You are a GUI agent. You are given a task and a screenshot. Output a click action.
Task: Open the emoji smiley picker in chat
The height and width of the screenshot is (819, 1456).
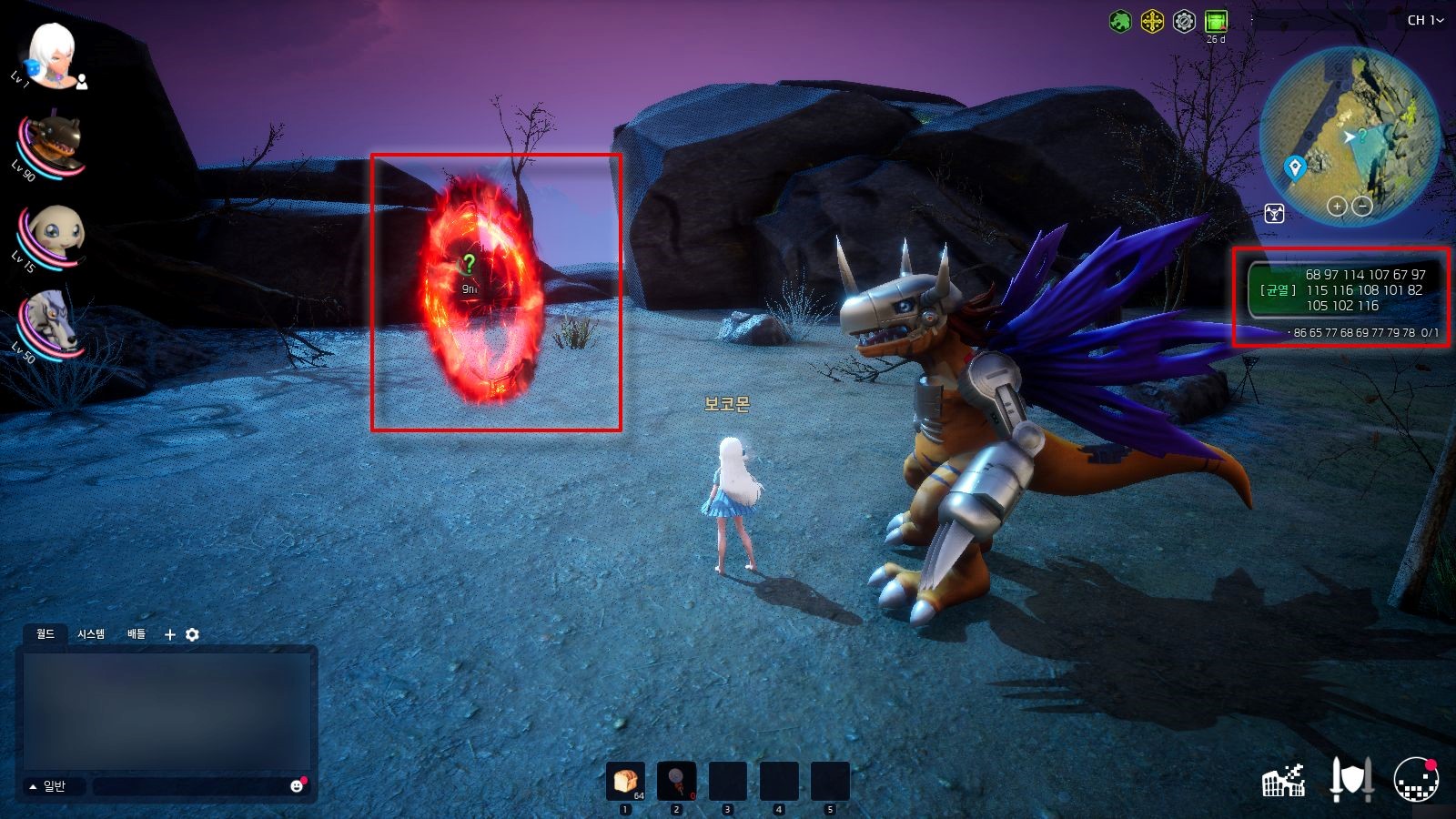pos(297,786)
